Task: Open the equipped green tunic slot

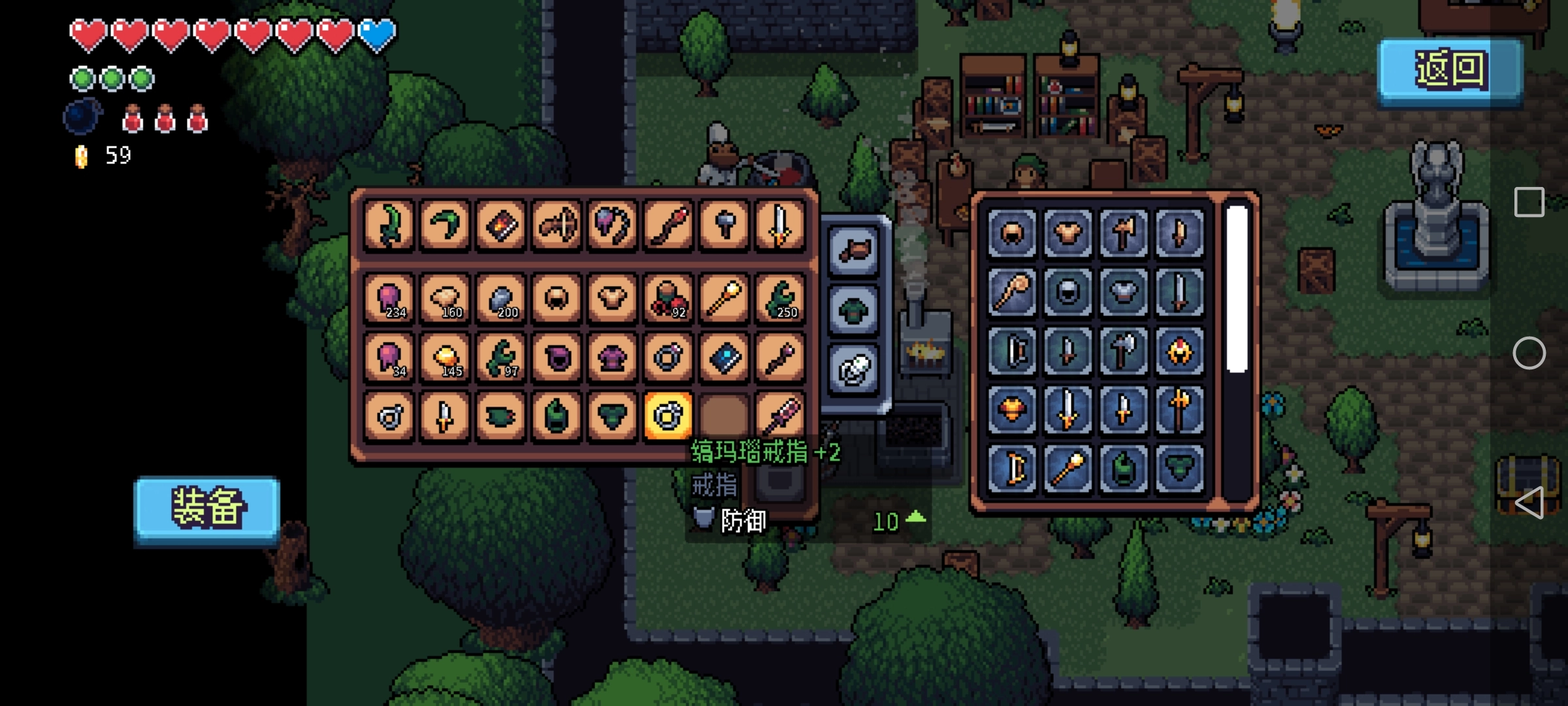Action: pos(854,310)
